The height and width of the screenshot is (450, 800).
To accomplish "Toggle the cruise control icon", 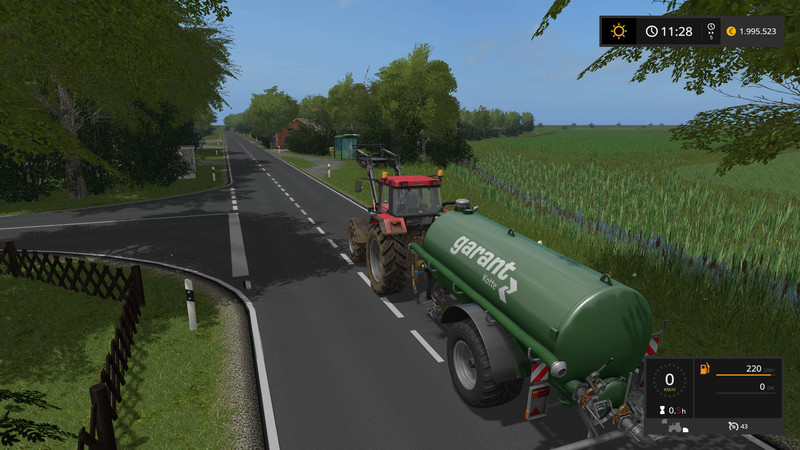I will (734, 427).
